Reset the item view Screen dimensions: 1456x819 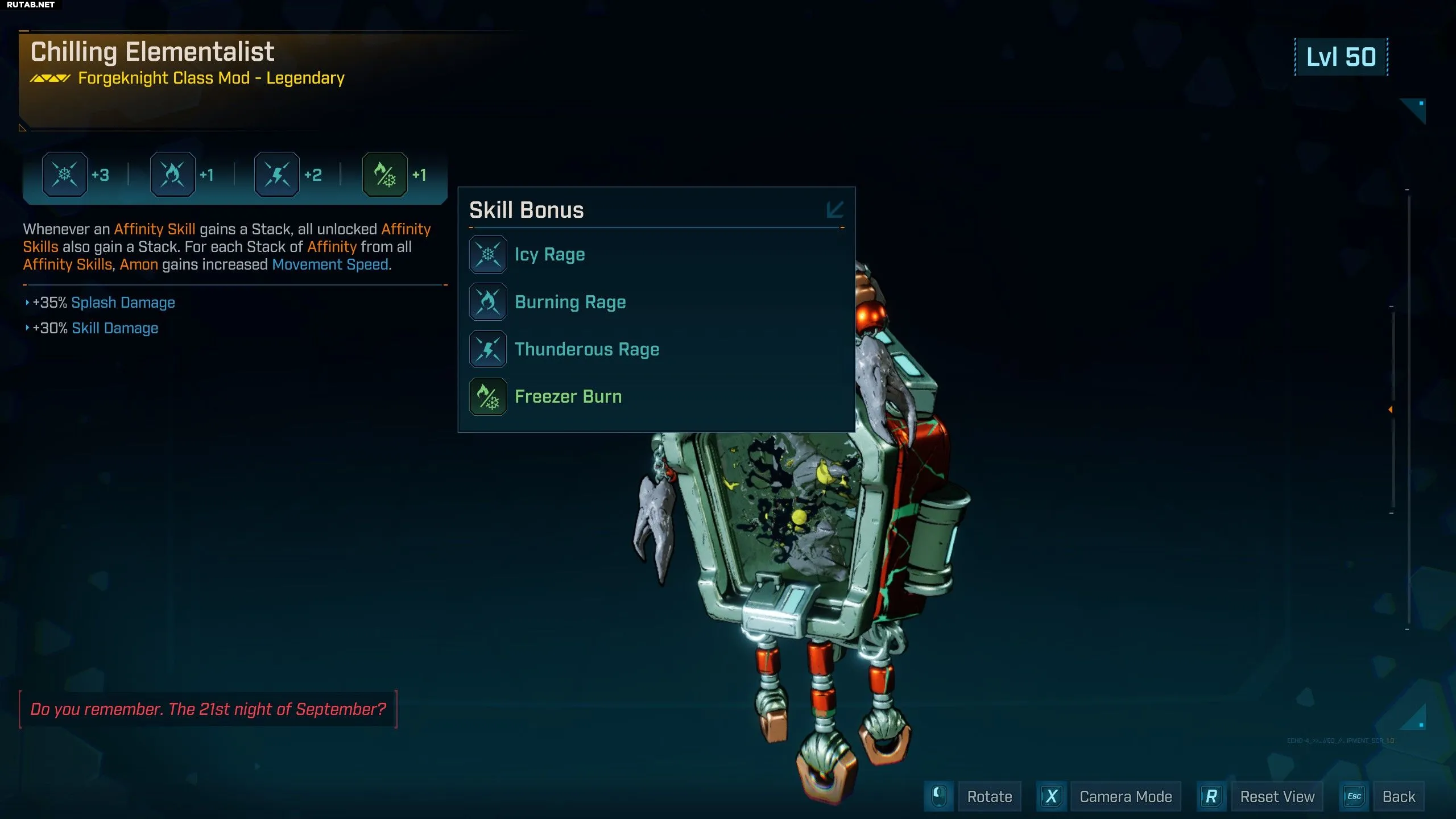(1277, 797)
